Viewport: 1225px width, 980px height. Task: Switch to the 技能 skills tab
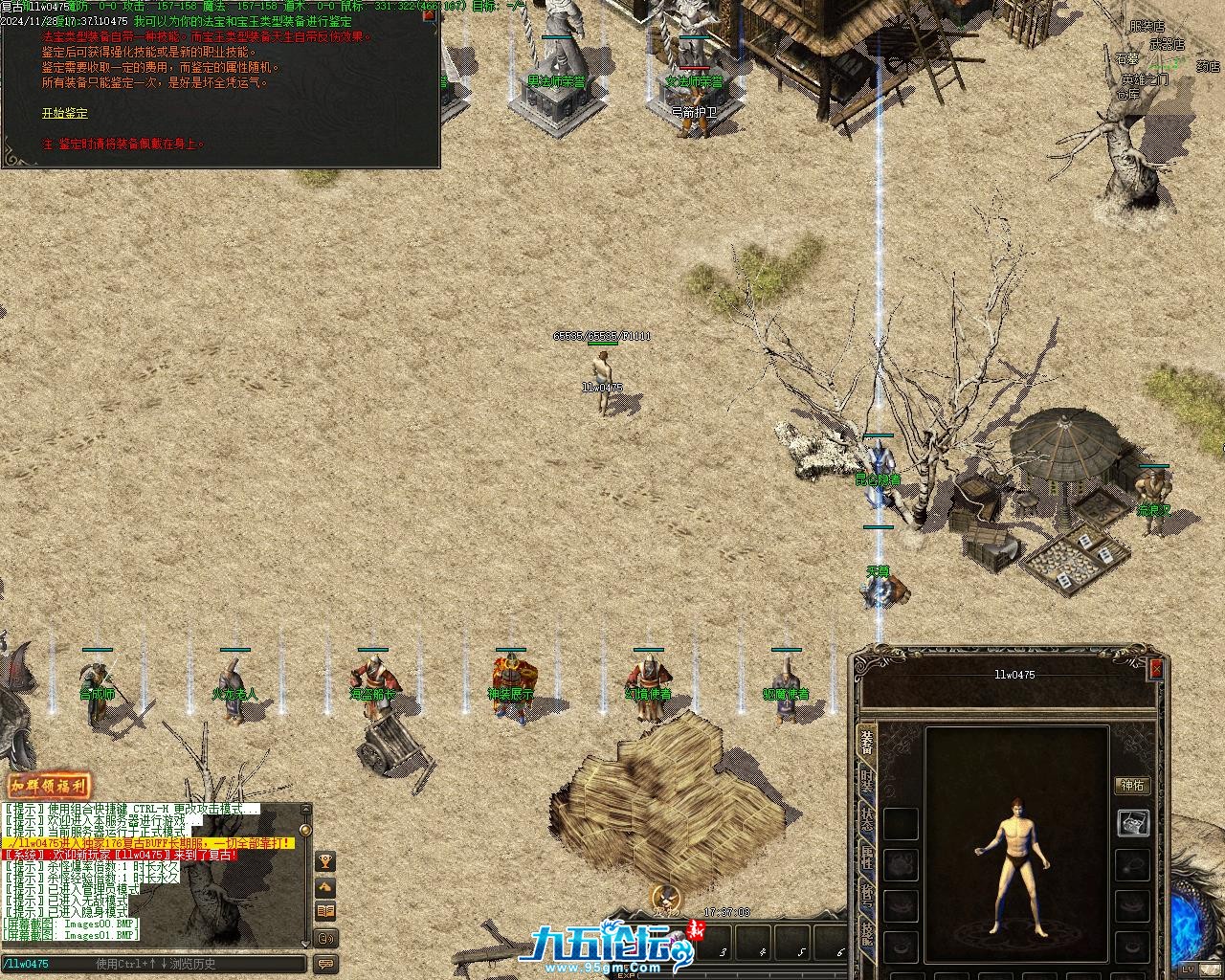(867, 932)
